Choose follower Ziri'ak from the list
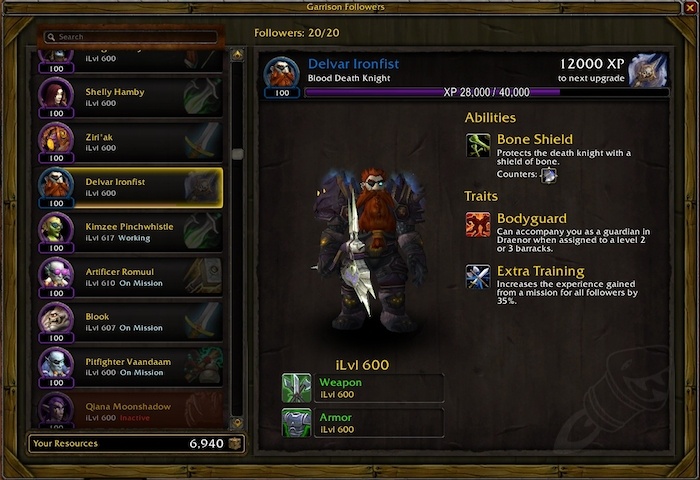 click(x=130, y=141)
